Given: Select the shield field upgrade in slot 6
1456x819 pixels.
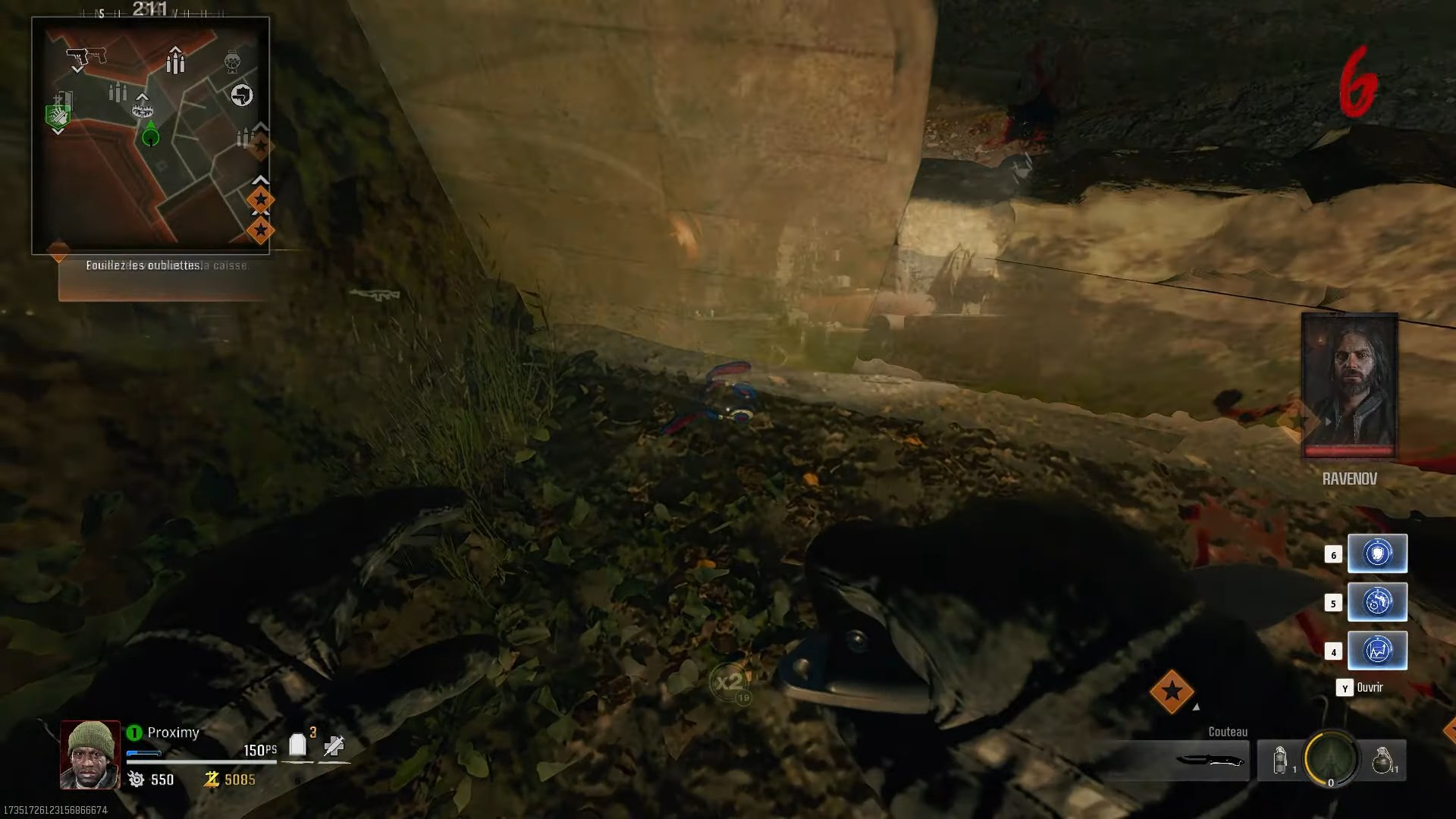Looking at the screenshot, I should tap(1378, 553).
